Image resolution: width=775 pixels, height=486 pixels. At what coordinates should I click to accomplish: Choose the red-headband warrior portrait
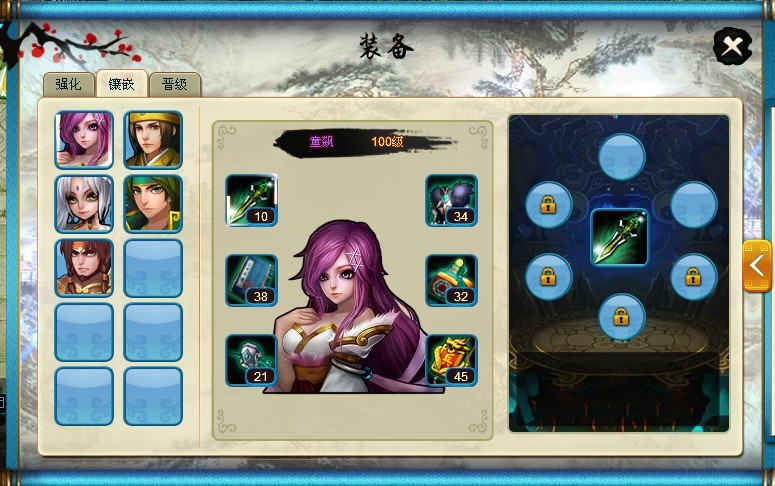pyautogui.click(x=84, y=267)
